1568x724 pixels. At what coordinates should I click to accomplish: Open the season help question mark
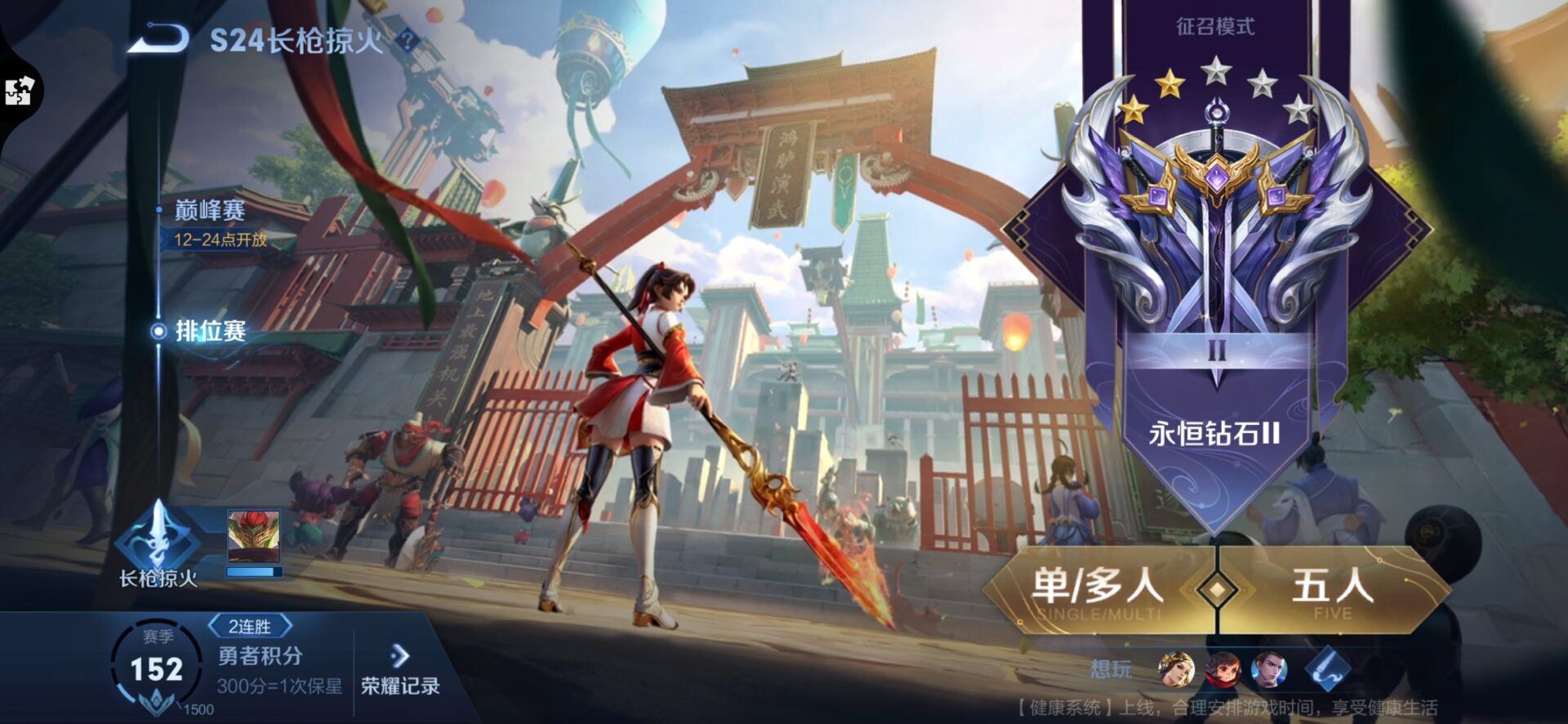(x=408, y=39)
